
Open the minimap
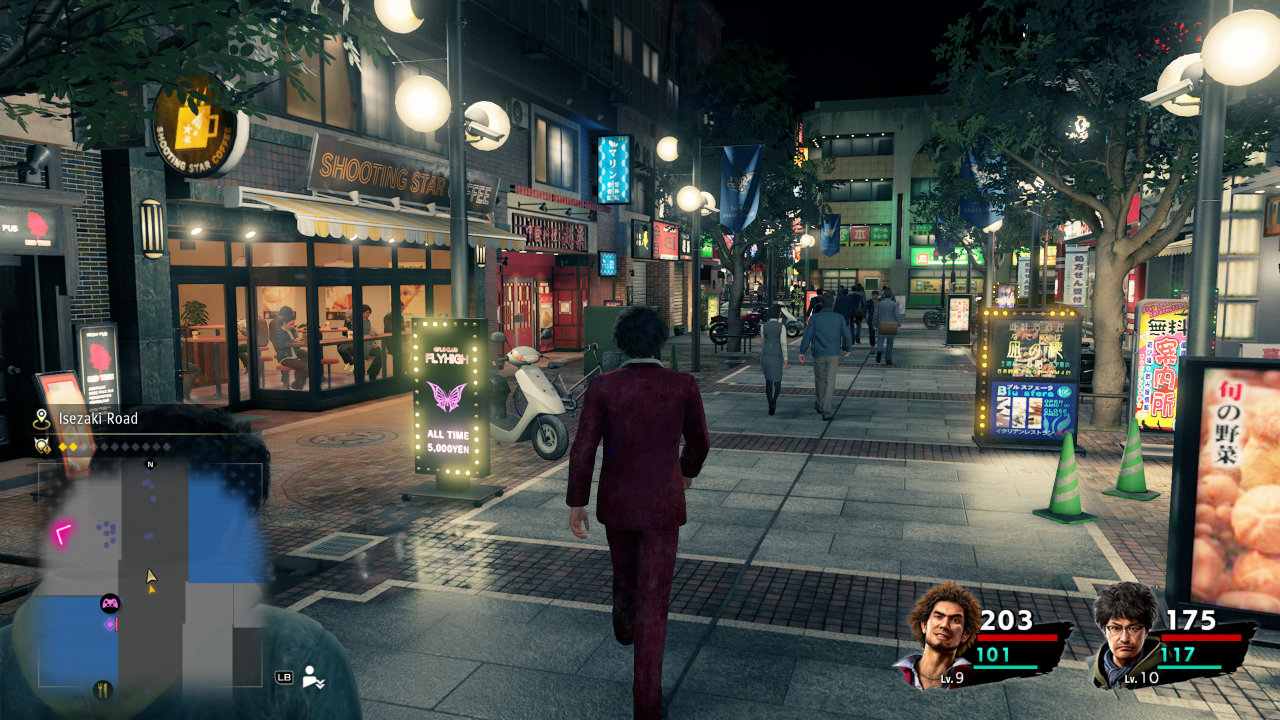click(x=150, y=575)
